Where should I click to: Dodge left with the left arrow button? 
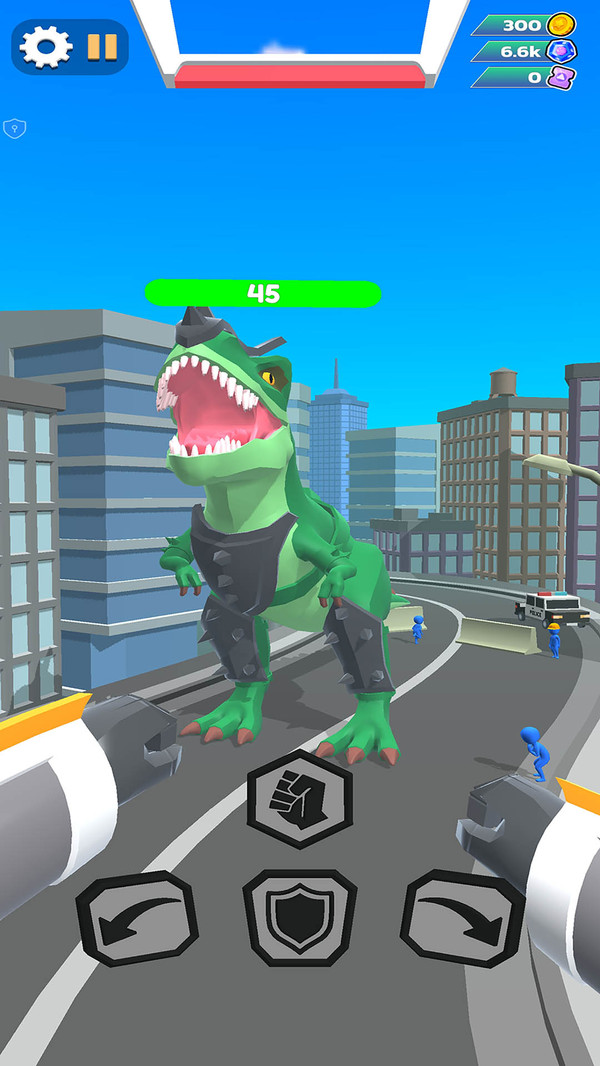pos(137,918)
